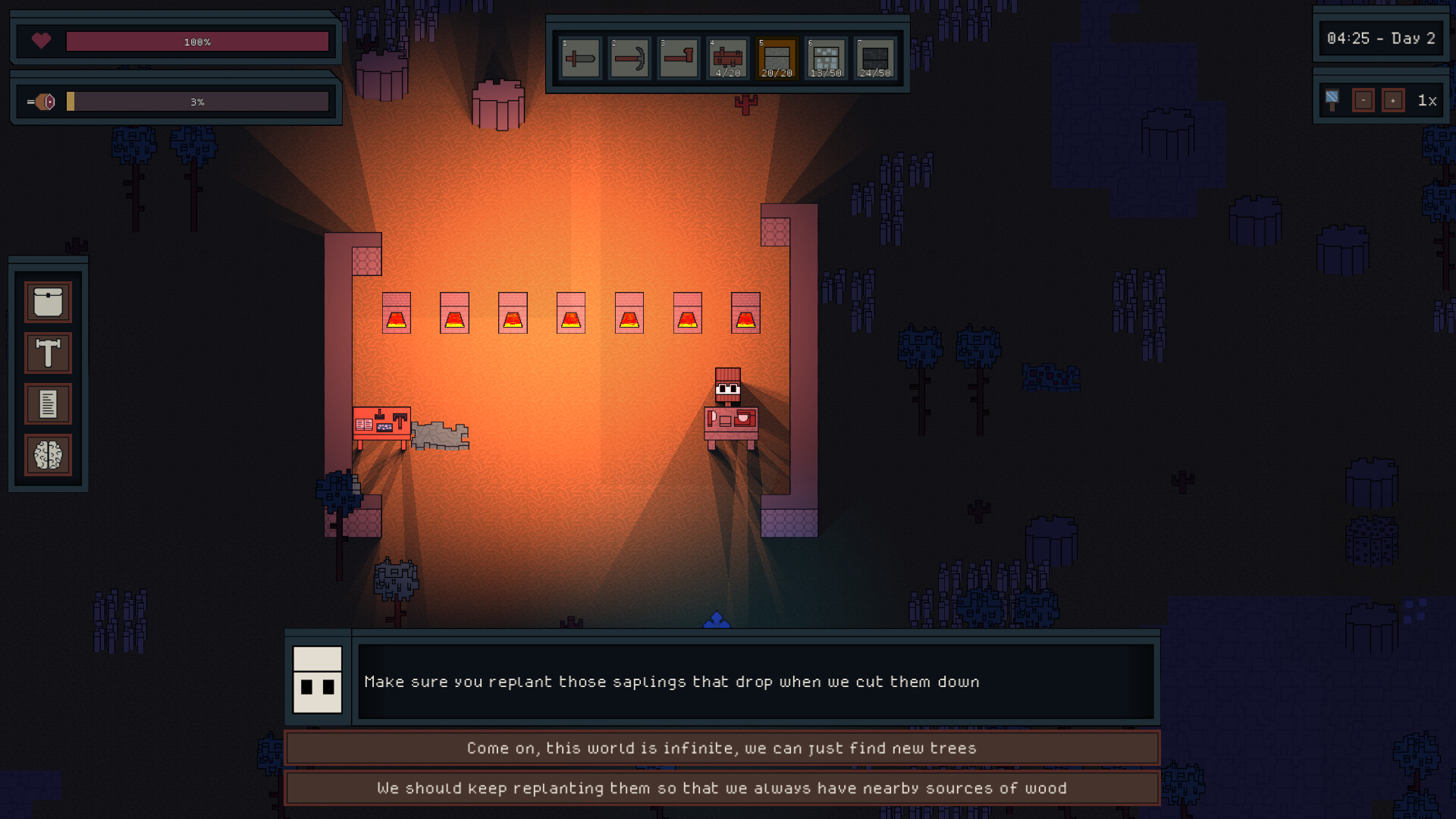
Task: Open the quest log panel
Action: tap(48, 403)
